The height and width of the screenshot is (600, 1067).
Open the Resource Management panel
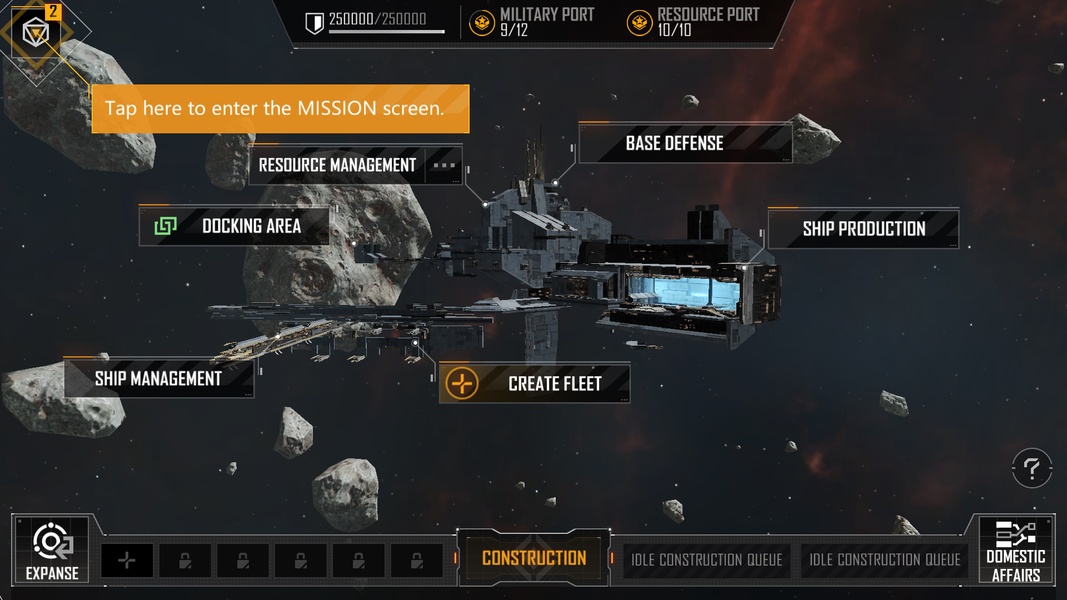[338, 165]
